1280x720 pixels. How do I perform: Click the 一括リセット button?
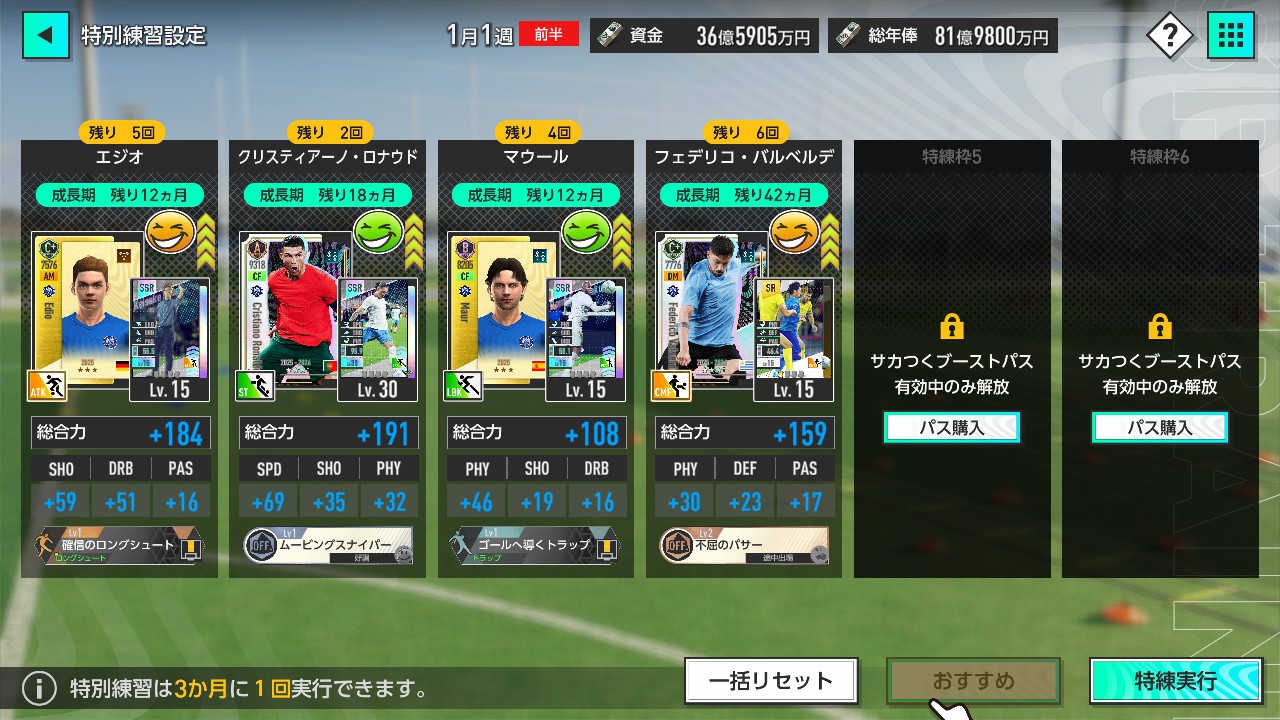(771, 681)
